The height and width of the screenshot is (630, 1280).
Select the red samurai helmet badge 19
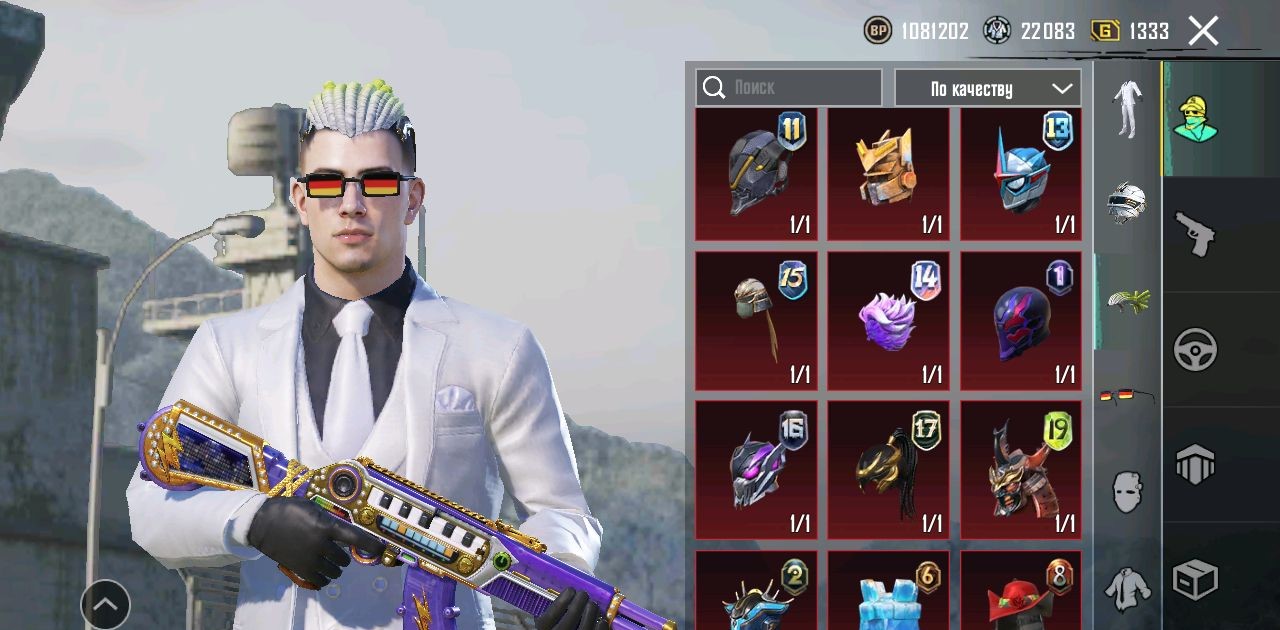(1021, 470)
